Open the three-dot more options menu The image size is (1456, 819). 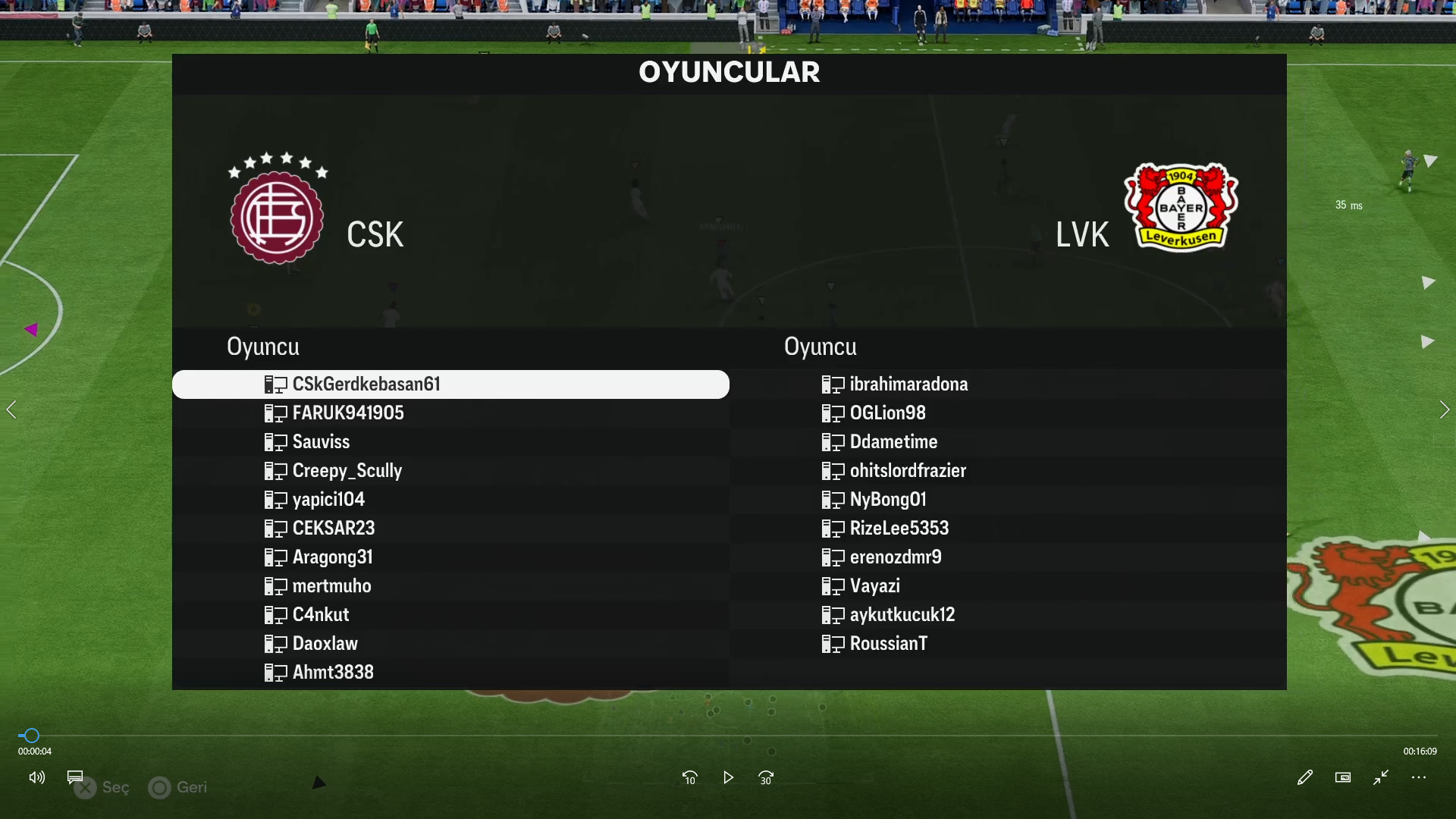[1419, 777]
